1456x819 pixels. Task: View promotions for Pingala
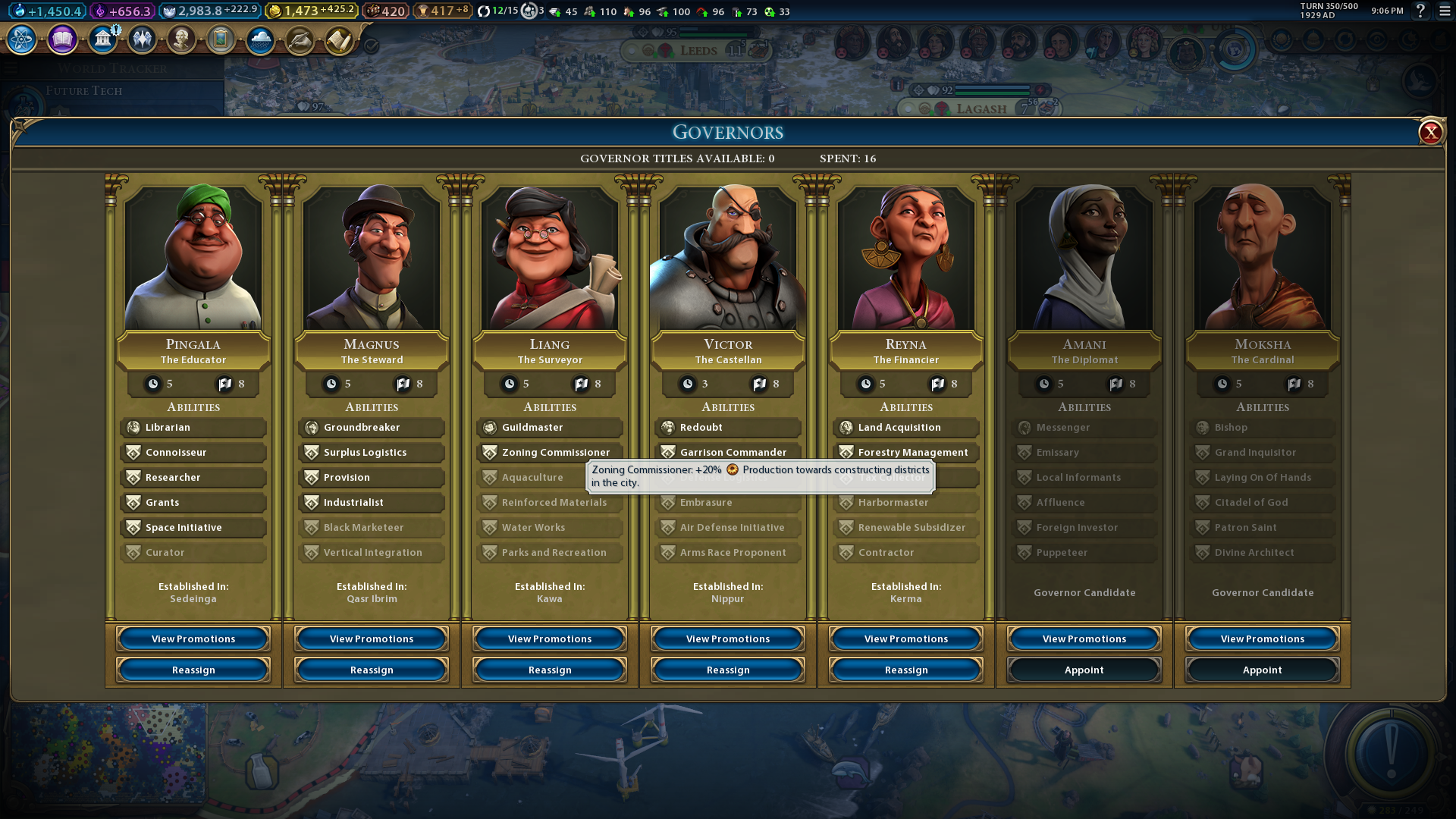193,639
